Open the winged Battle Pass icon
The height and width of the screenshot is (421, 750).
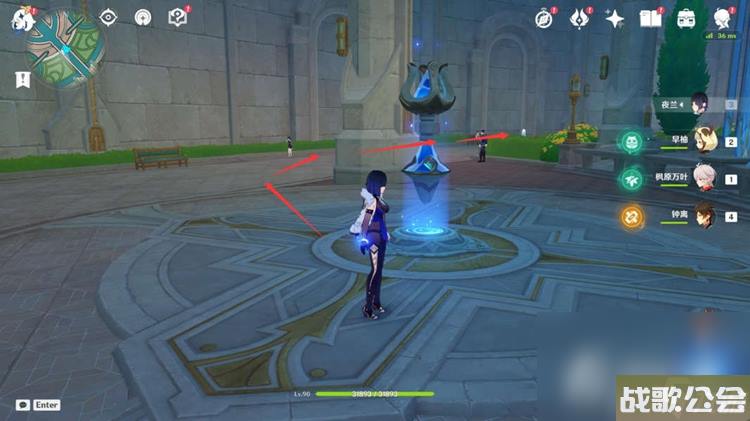click(580, 18)
